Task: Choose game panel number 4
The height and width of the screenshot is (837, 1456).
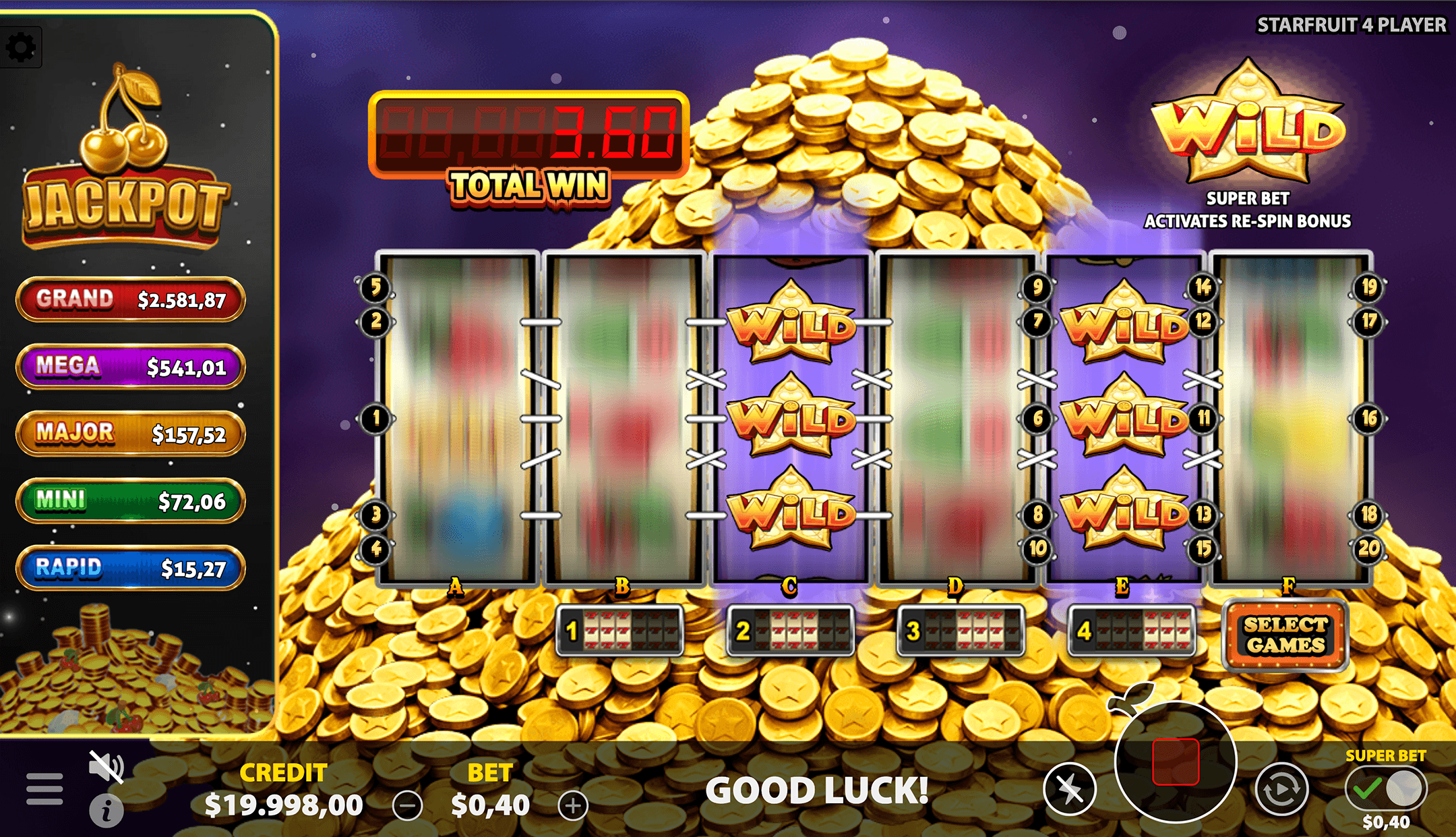Action: (x=1132, y=631)
